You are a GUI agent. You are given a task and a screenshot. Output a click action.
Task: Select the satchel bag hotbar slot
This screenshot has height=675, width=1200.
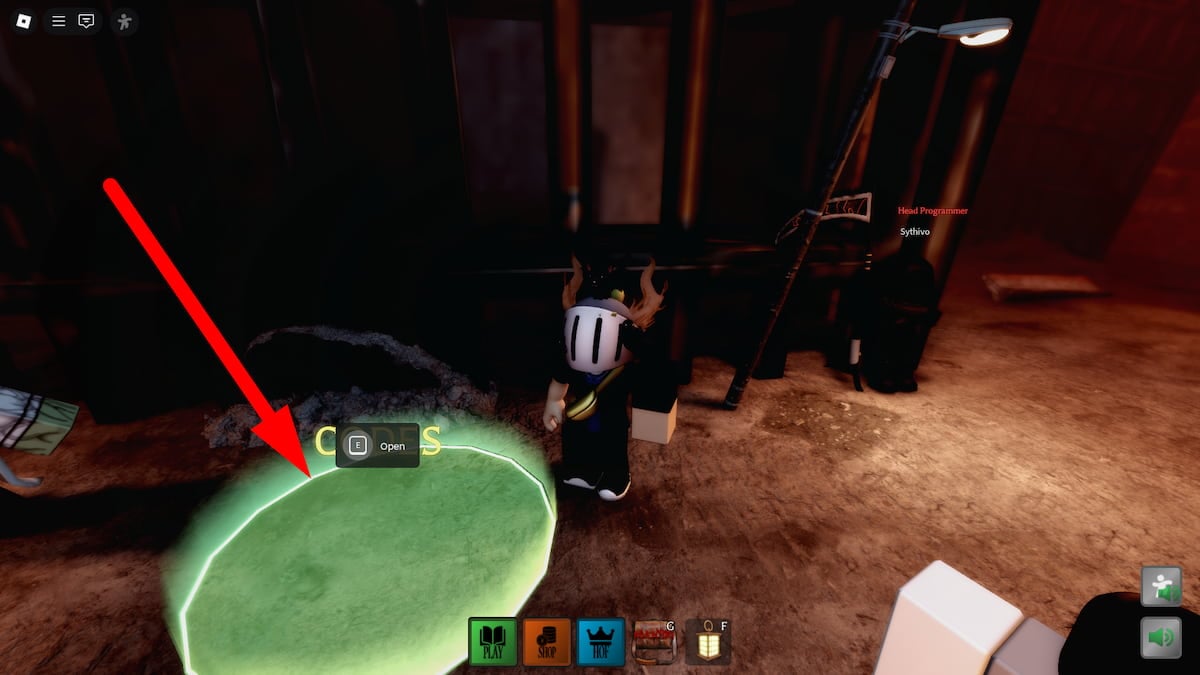(654, 642)
